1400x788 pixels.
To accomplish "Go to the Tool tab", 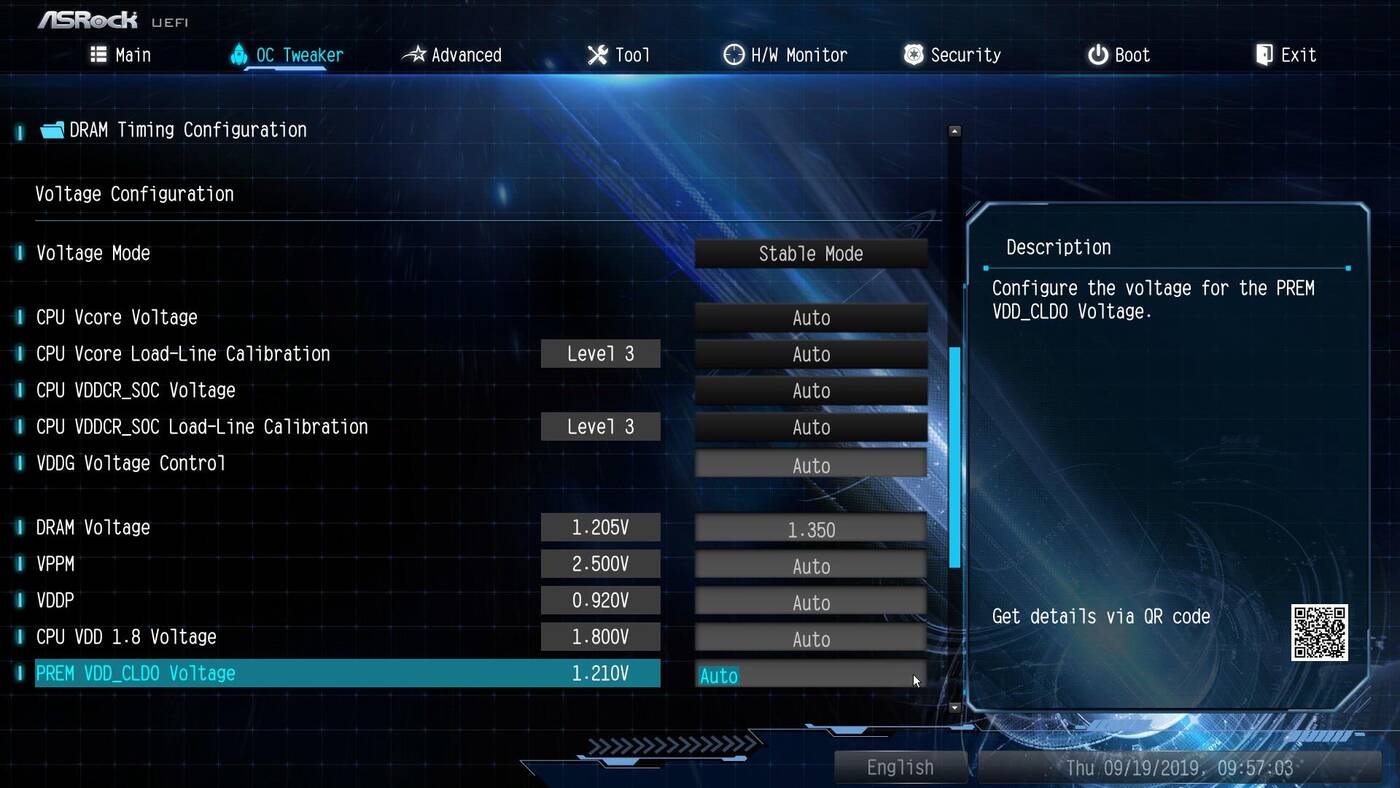I will pyautogui.click(x=618, y=55).
